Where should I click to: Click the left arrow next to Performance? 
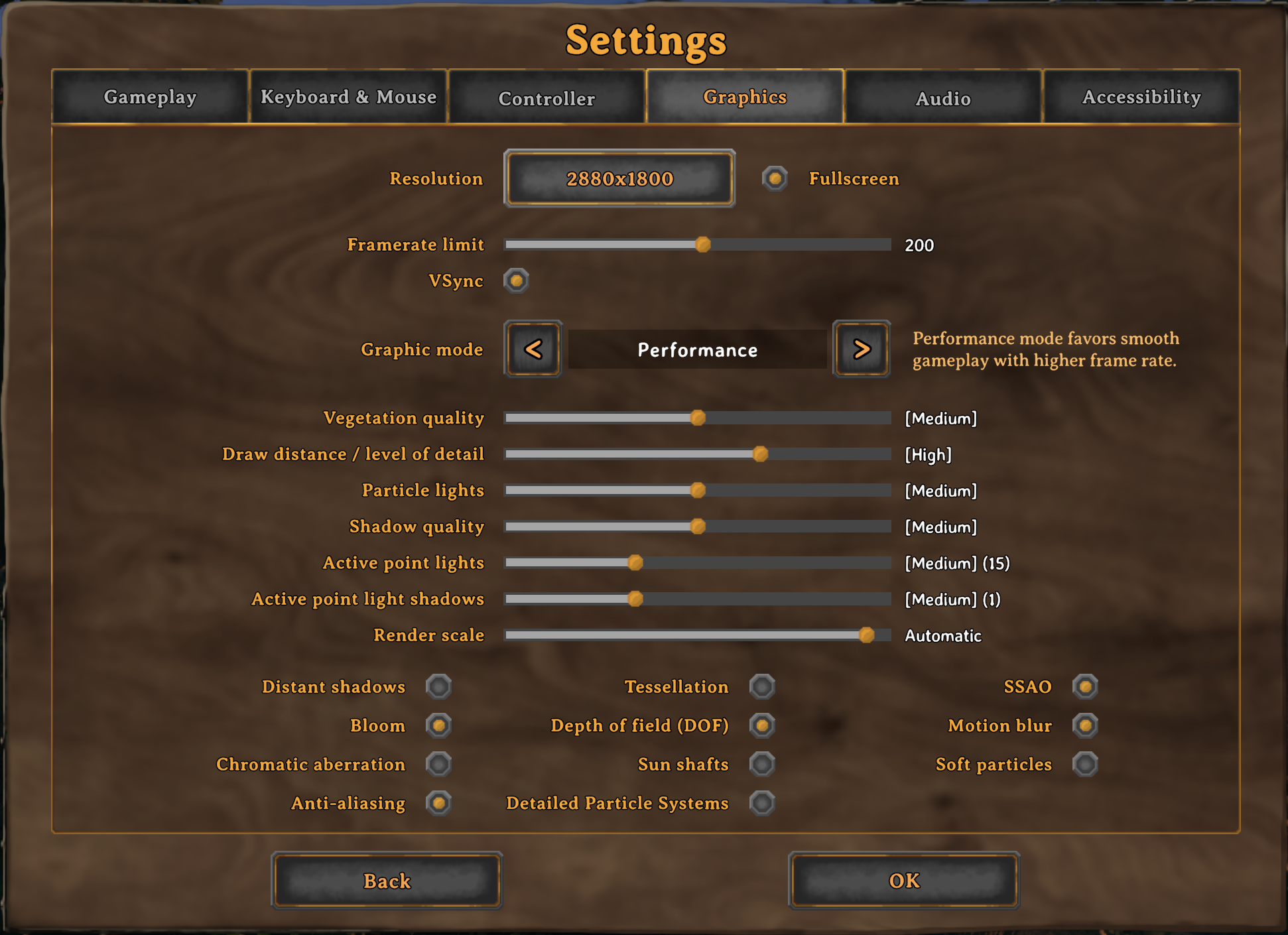pos(533,349)
